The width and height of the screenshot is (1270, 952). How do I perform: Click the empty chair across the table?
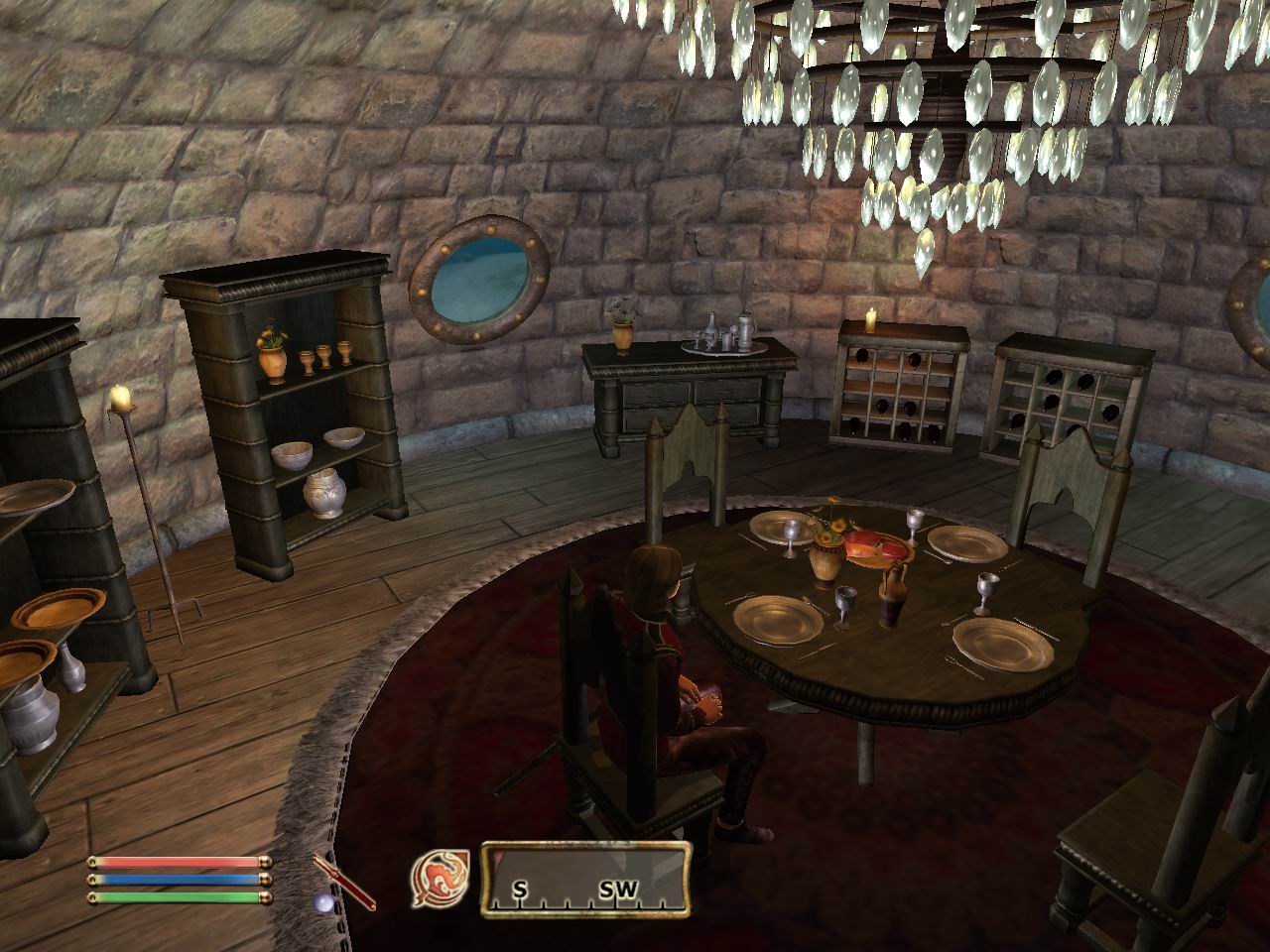tap(1067, 506)
